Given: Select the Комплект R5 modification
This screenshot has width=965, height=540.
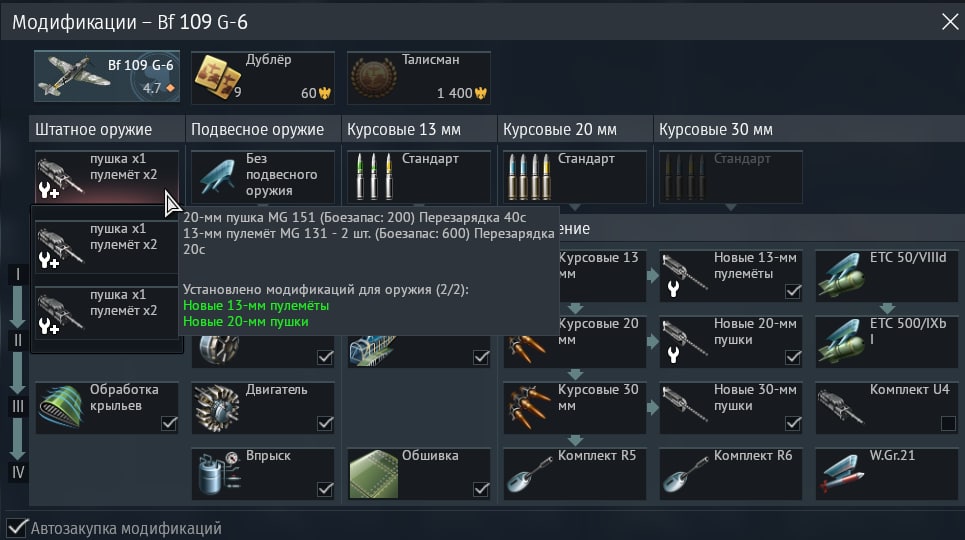Looking at the screenshot, I should [575, 473].
